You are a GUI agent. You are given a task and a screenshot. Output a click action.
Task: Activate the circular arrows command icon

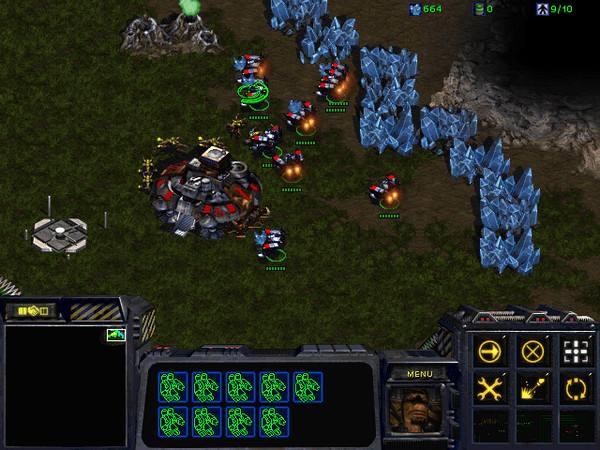point(575,389)
